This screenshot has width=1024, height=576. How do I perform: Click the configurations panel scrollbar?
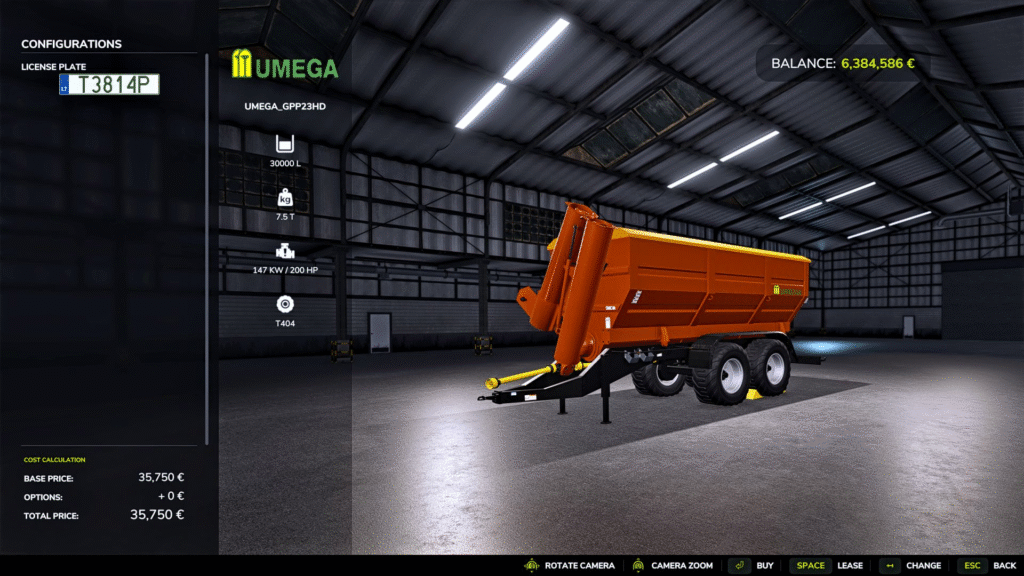click(x=207, y=250)
